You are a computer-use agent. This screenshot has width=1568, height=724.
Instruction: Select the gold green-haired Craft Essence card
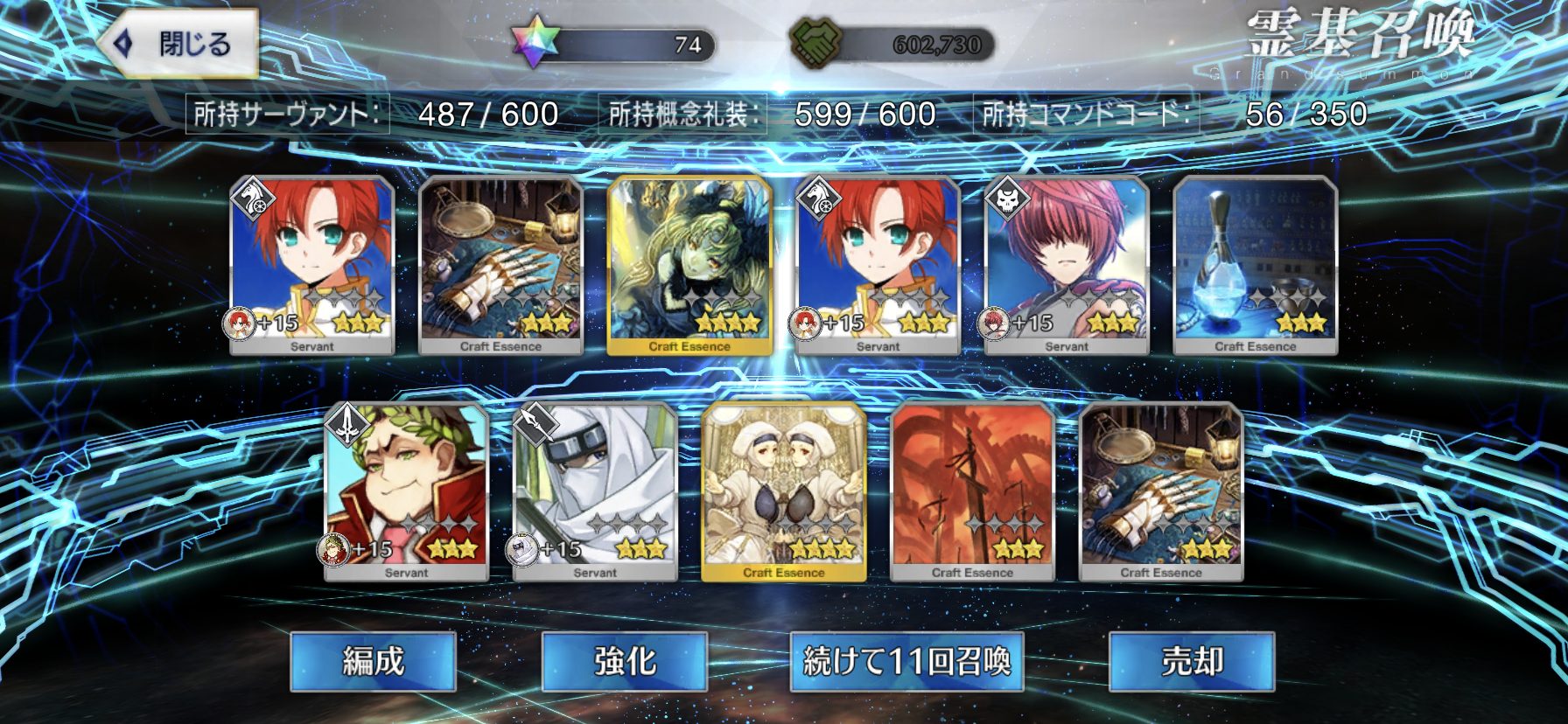coord(689,265)
